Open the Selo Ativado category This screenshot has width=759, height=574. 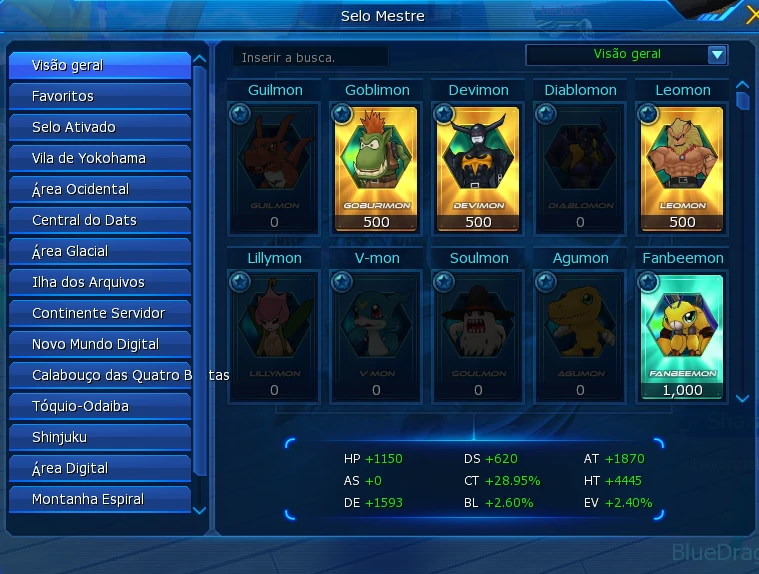pos(99,127)
